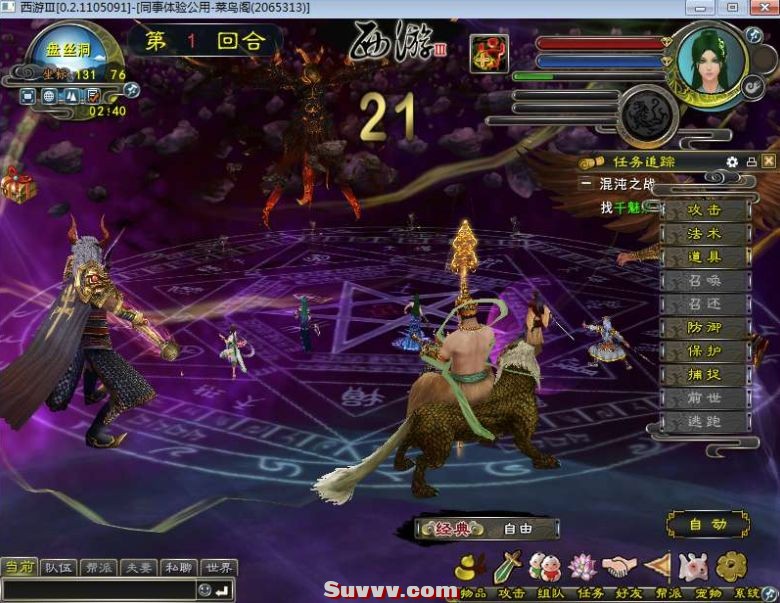Viewport: 780px width, 603px height.
Task: Close the 任务追踪 quest tracker panel
Action: (x=768, y=161)
